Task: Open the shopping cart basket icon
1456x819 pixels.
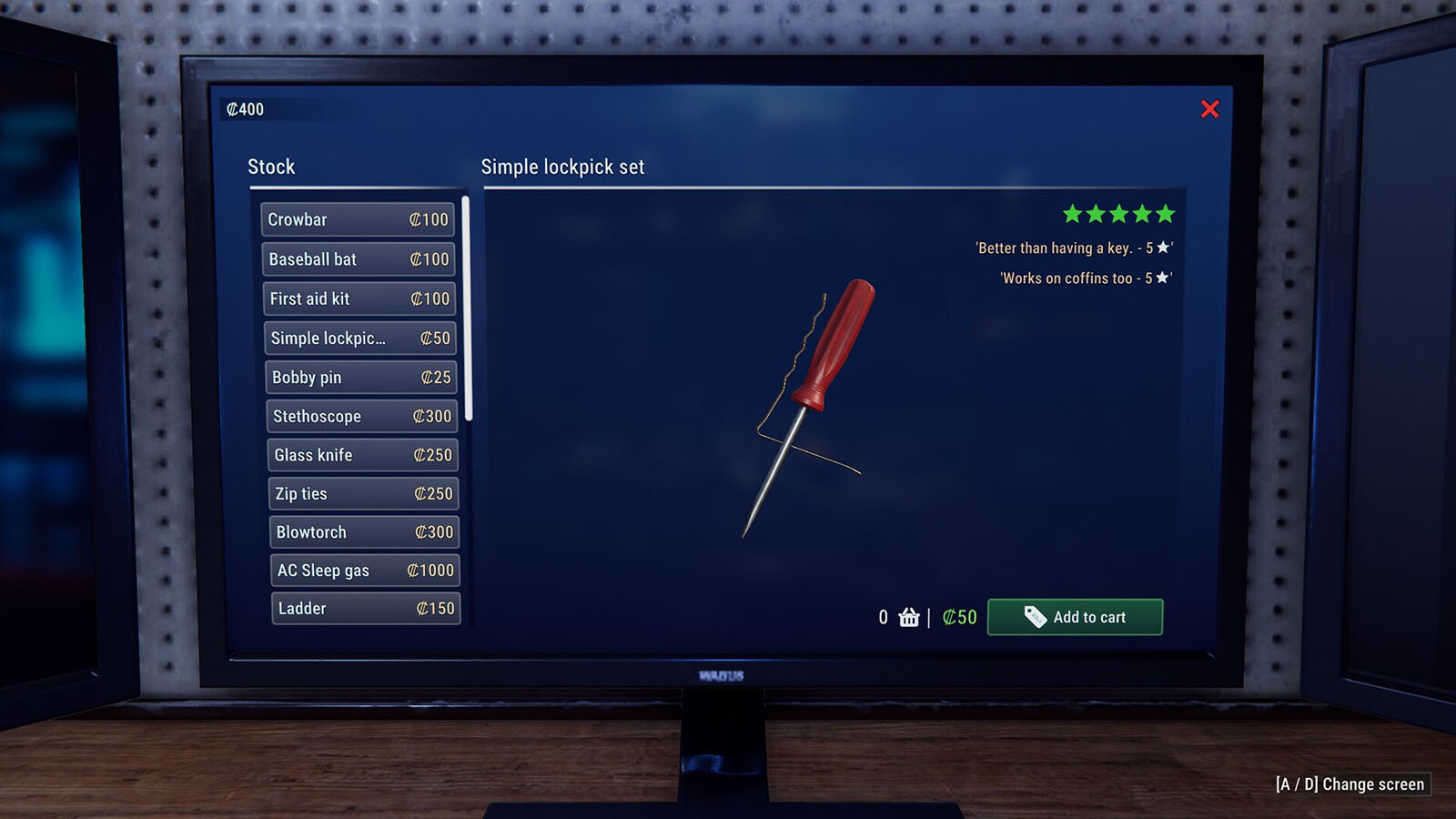Action: (909, 618)
